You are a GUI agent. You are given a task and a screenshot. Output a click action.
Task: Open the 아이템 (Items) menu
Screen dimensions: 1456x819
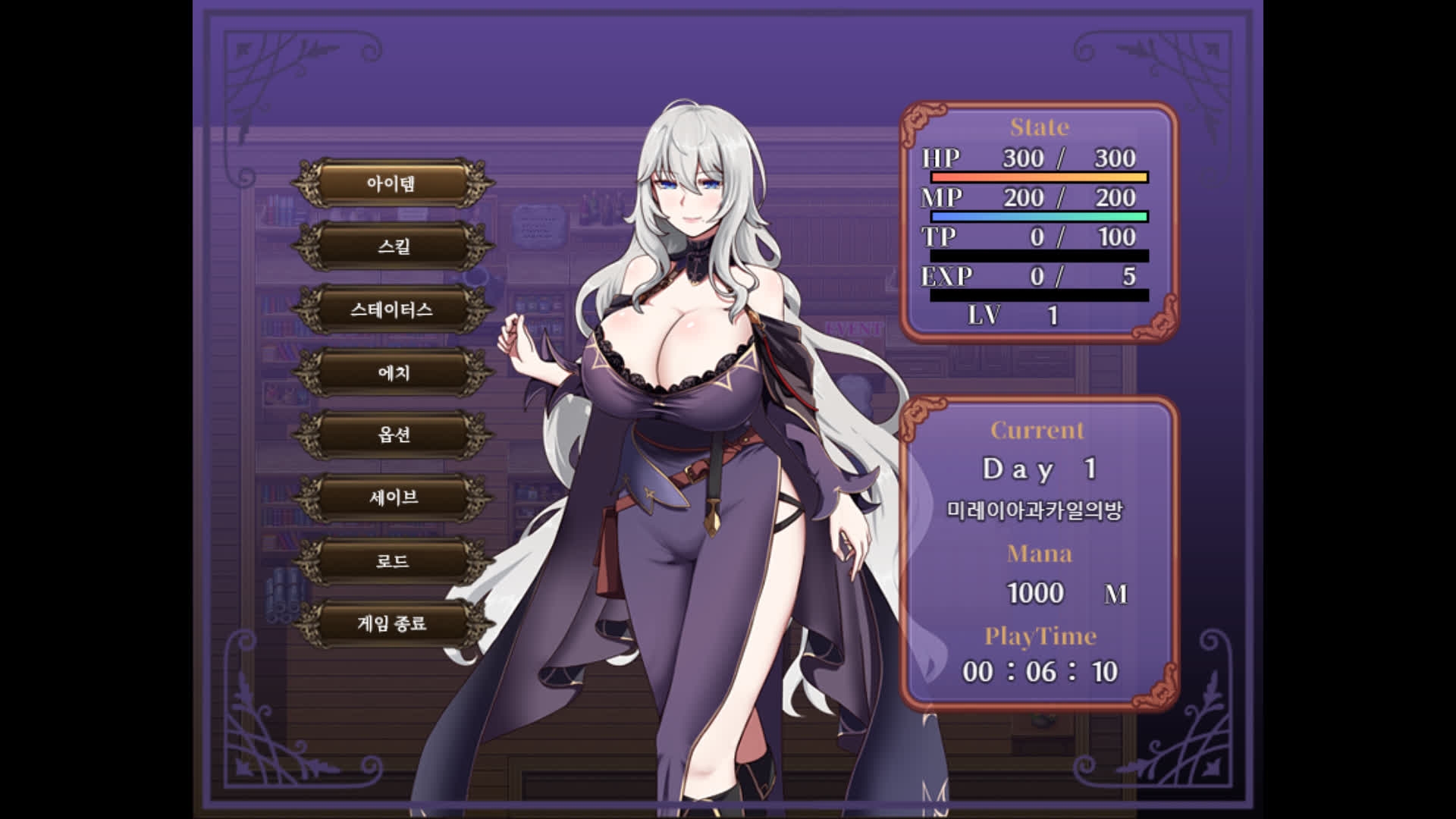(x=392, y=184)
